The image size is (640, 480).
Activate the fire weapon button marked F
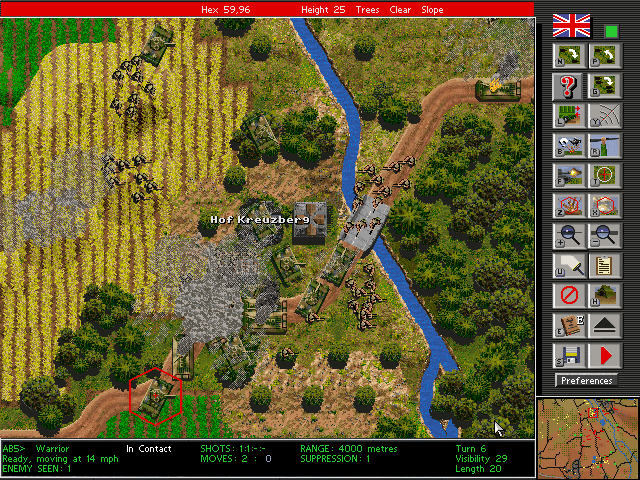567,175
